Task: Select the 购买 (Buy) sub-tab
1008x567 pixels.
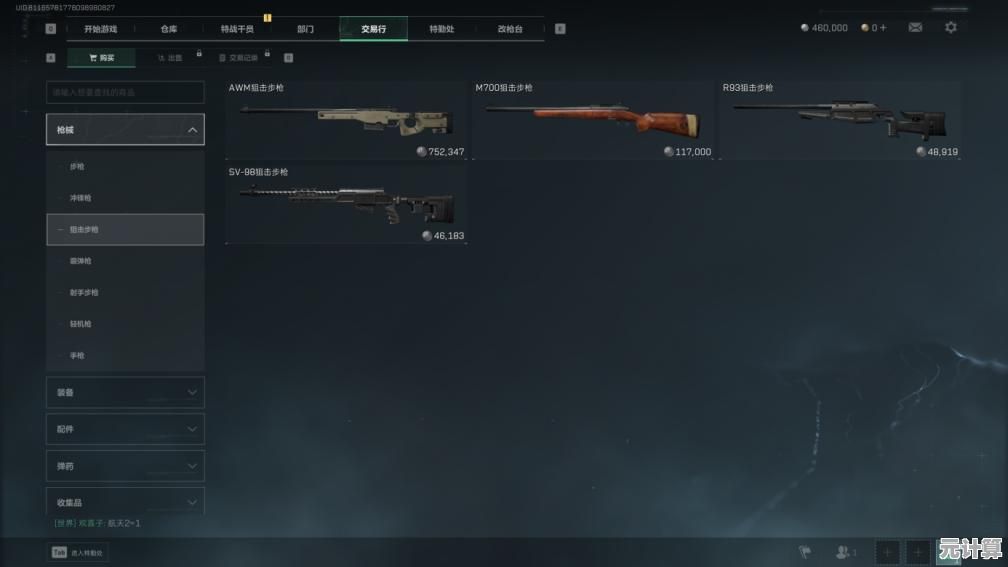Action: tap(101, 58)
